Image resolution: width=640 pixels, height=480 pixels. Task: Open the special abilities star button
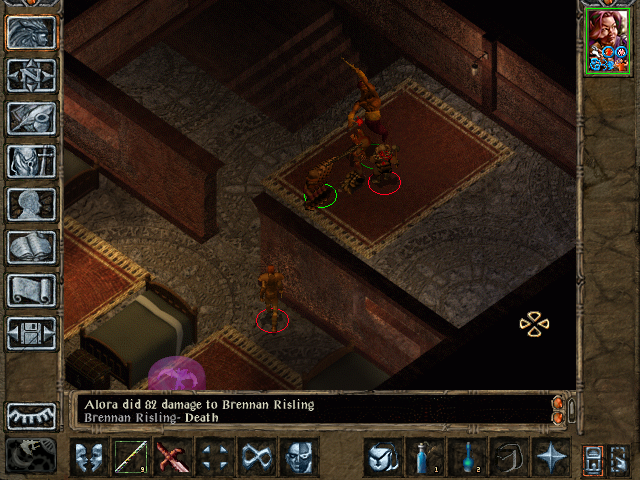(550, 459)
